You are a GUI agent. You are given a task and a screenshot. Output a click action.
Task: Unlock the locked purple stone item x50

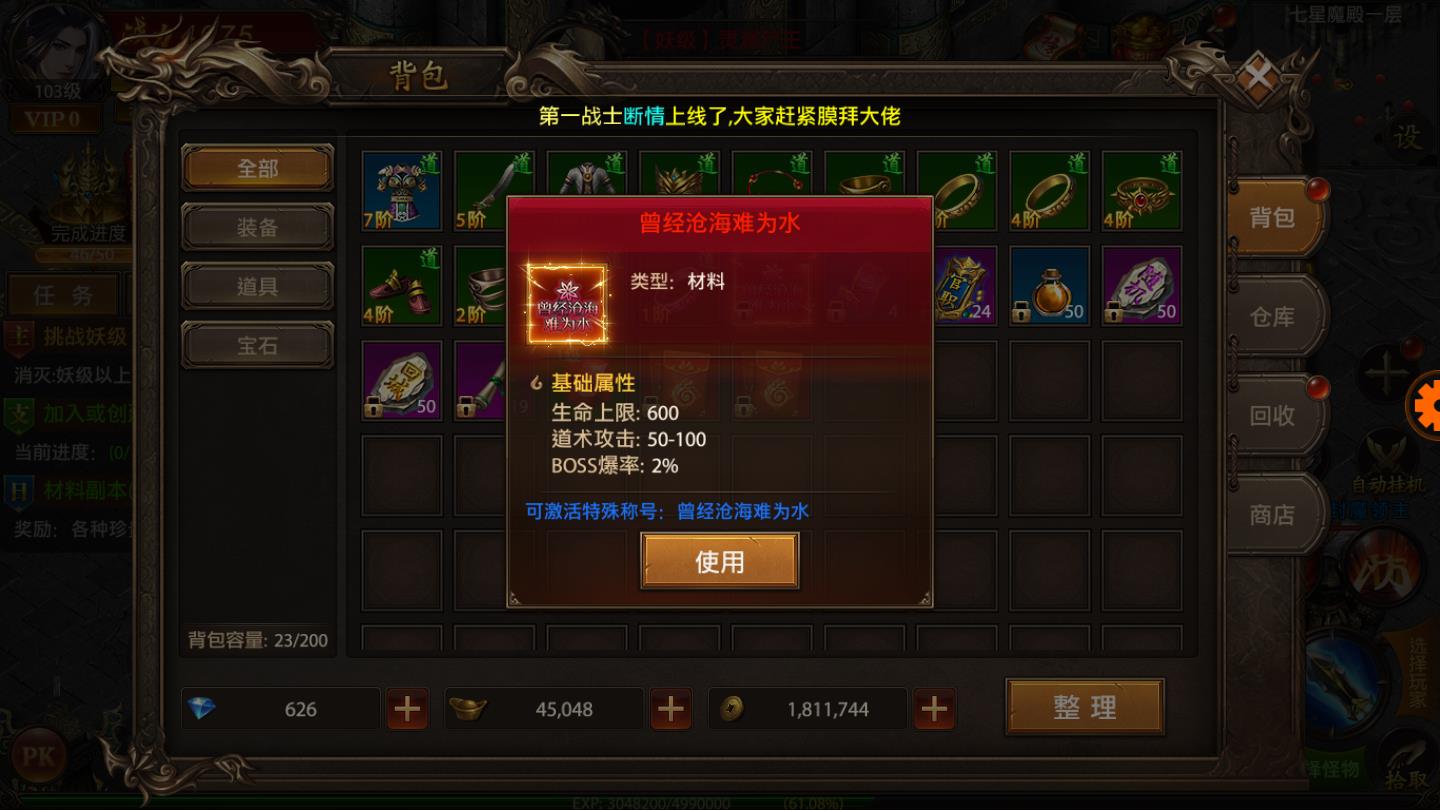(x=1142, y=288)
